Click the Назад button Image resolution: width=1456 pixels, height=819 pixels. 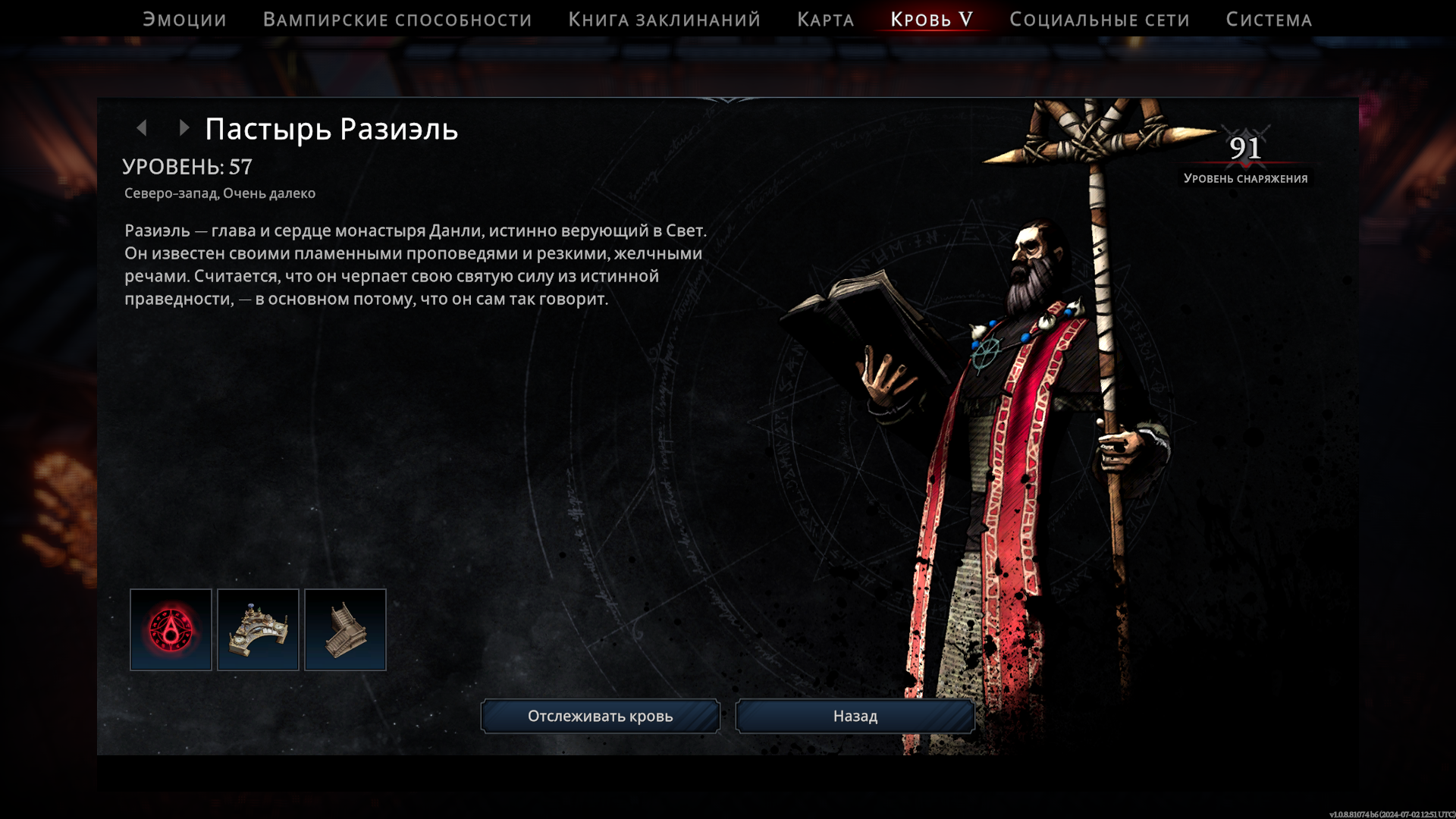click(855, 716)
